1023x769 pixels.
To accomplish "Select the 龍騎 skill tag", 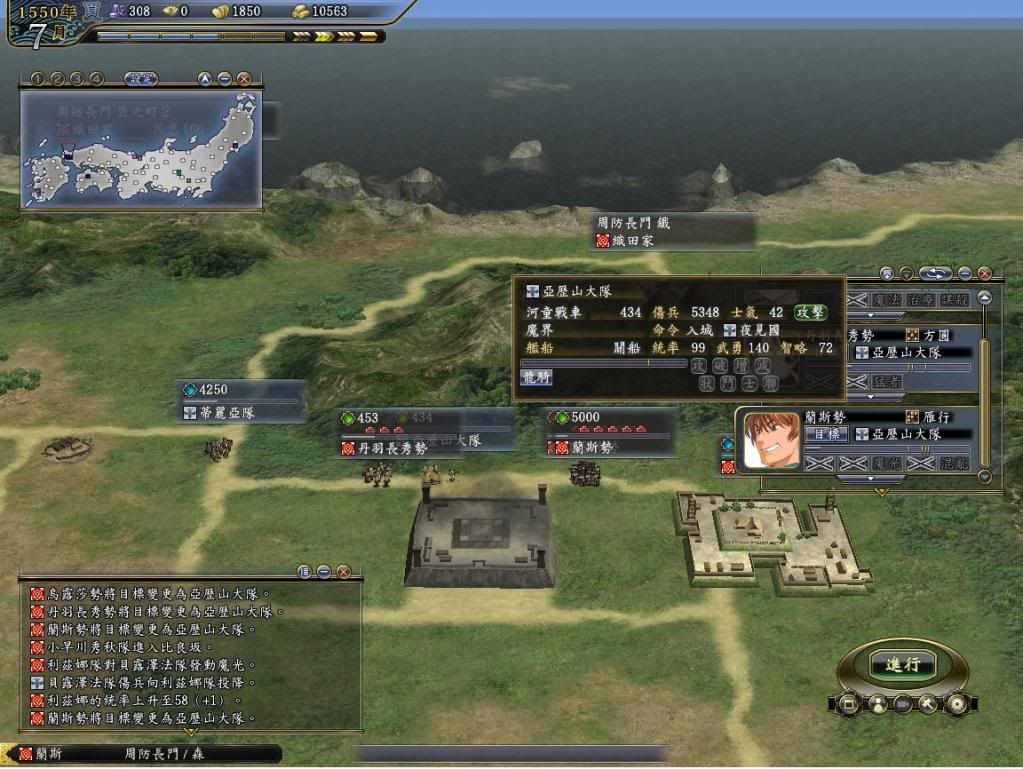I will 536,377.
